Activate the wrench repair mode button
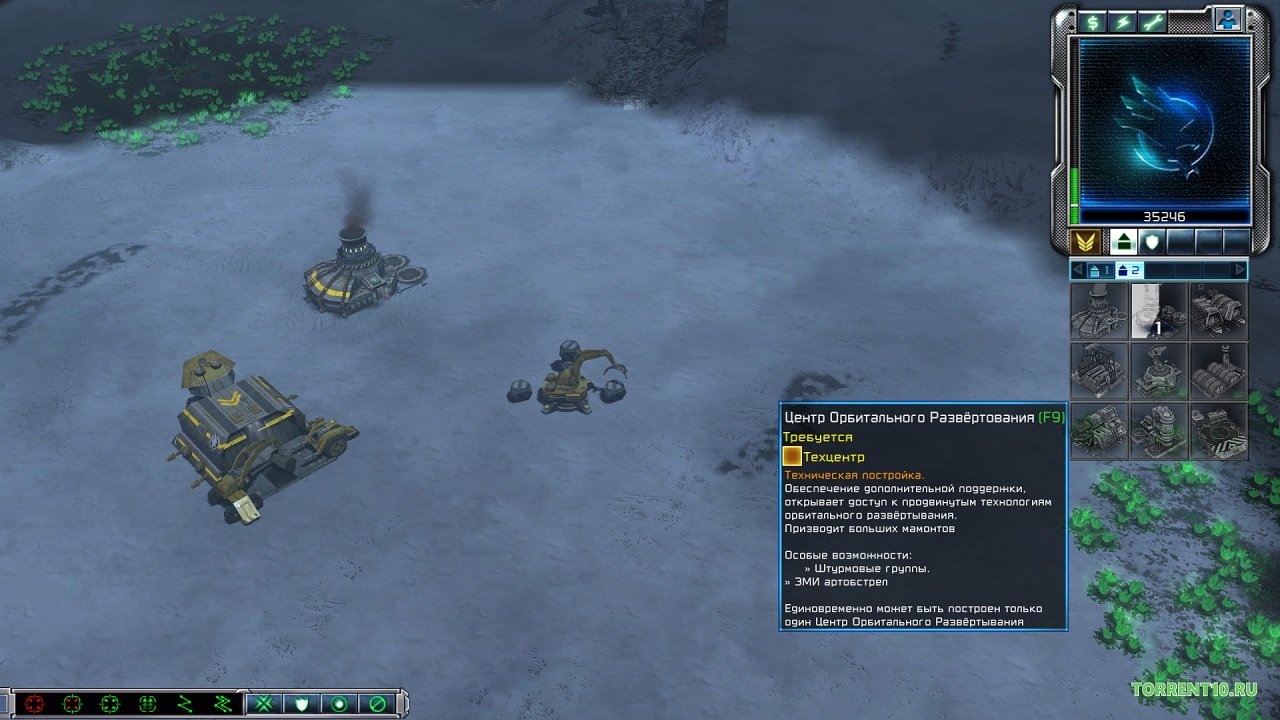This screenshot has width=1280, height=720. pos(1153,22)
